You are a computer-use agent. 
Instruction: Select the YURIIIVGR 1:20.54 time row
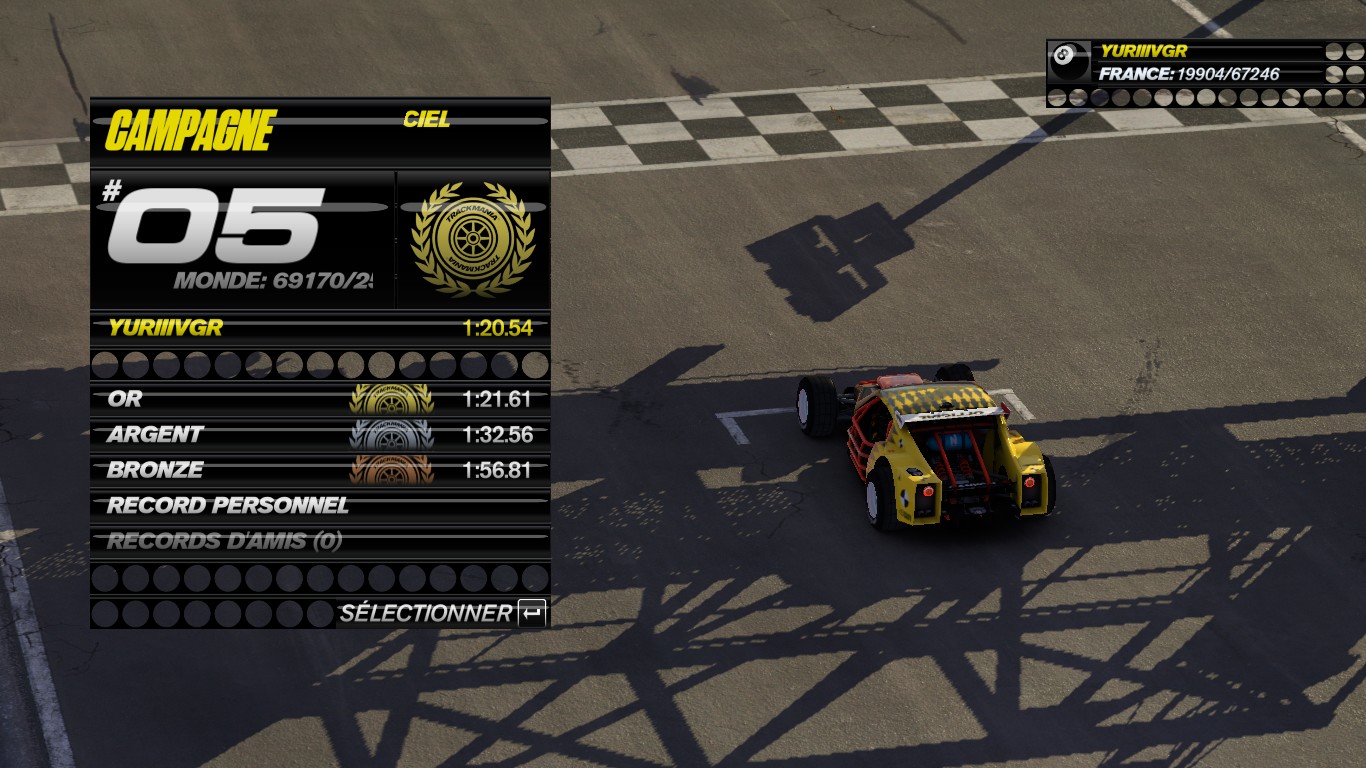320,328
